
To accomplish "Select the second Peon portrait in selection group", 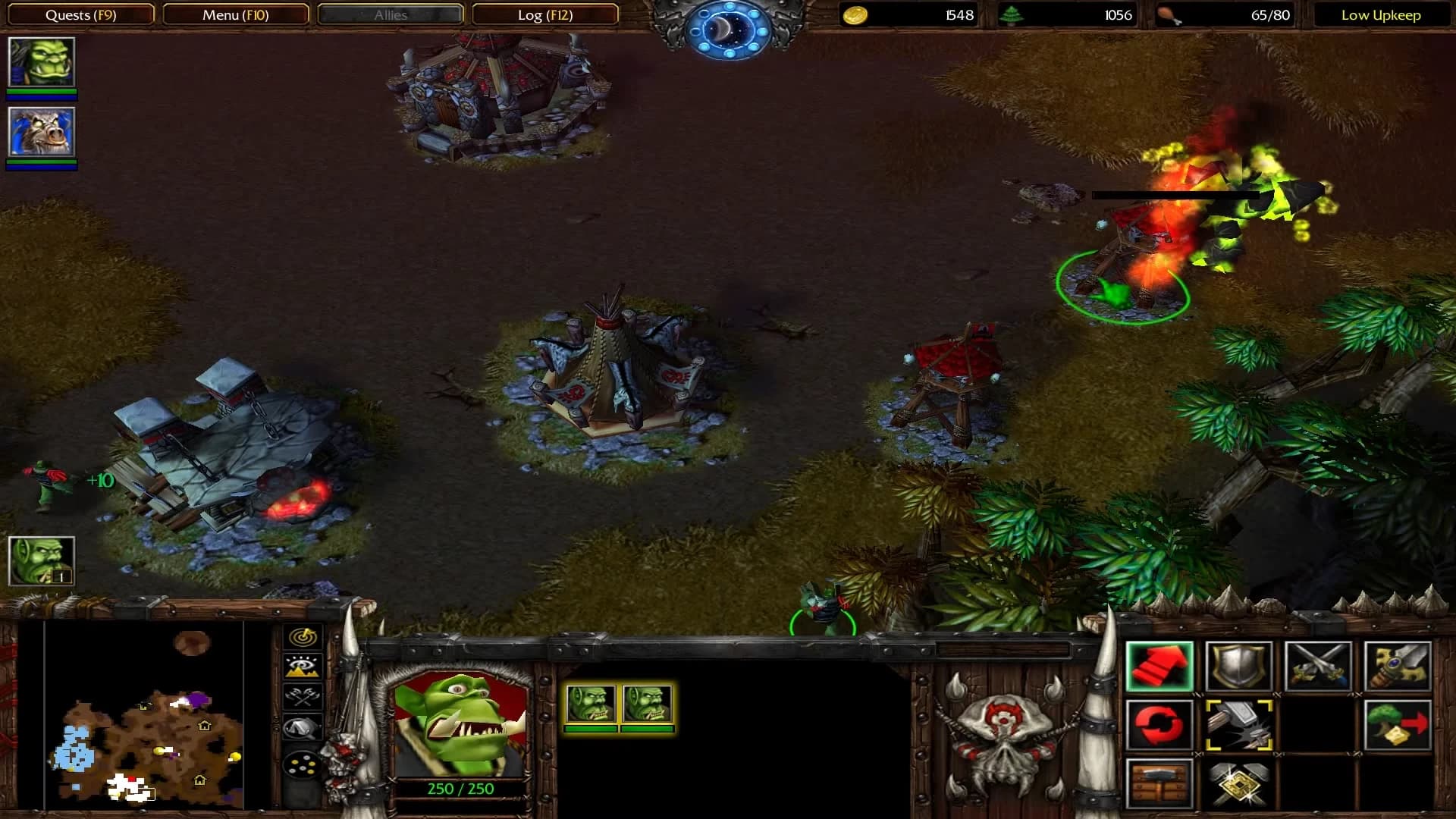I will (648, 705).
